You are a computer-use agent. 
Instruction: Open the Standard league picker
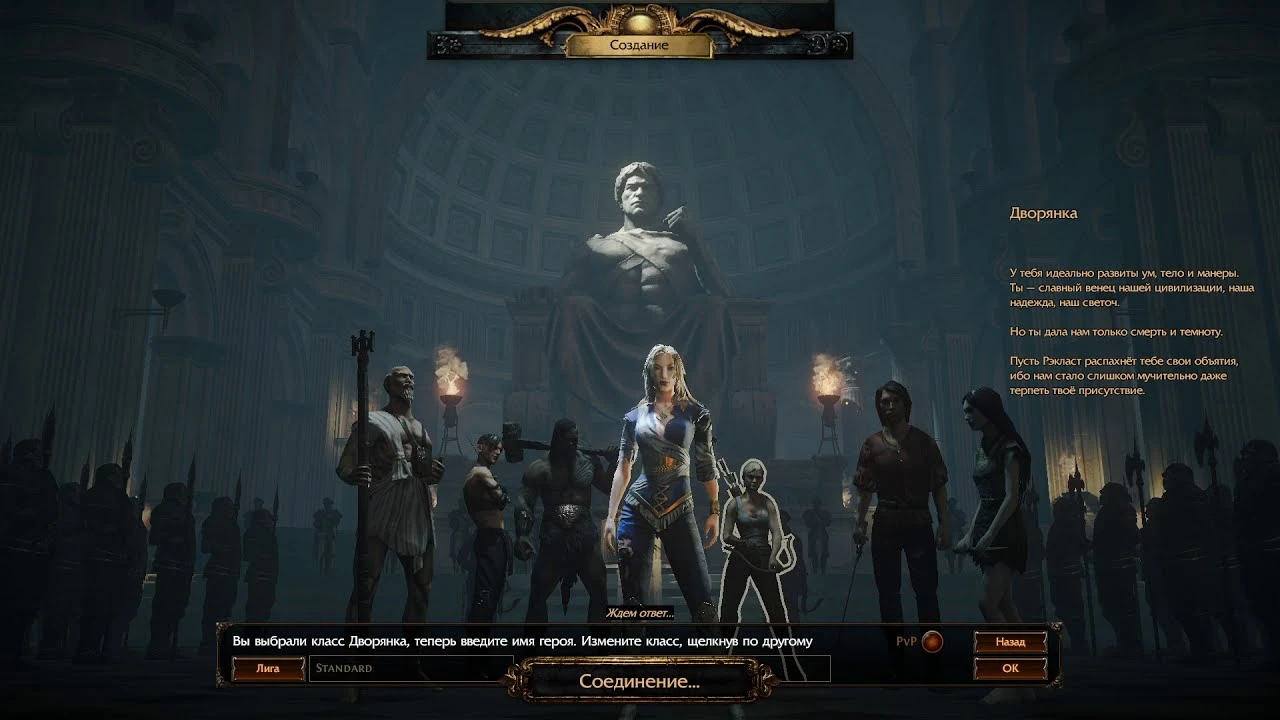pyautogui.click(x=410, y=666)
